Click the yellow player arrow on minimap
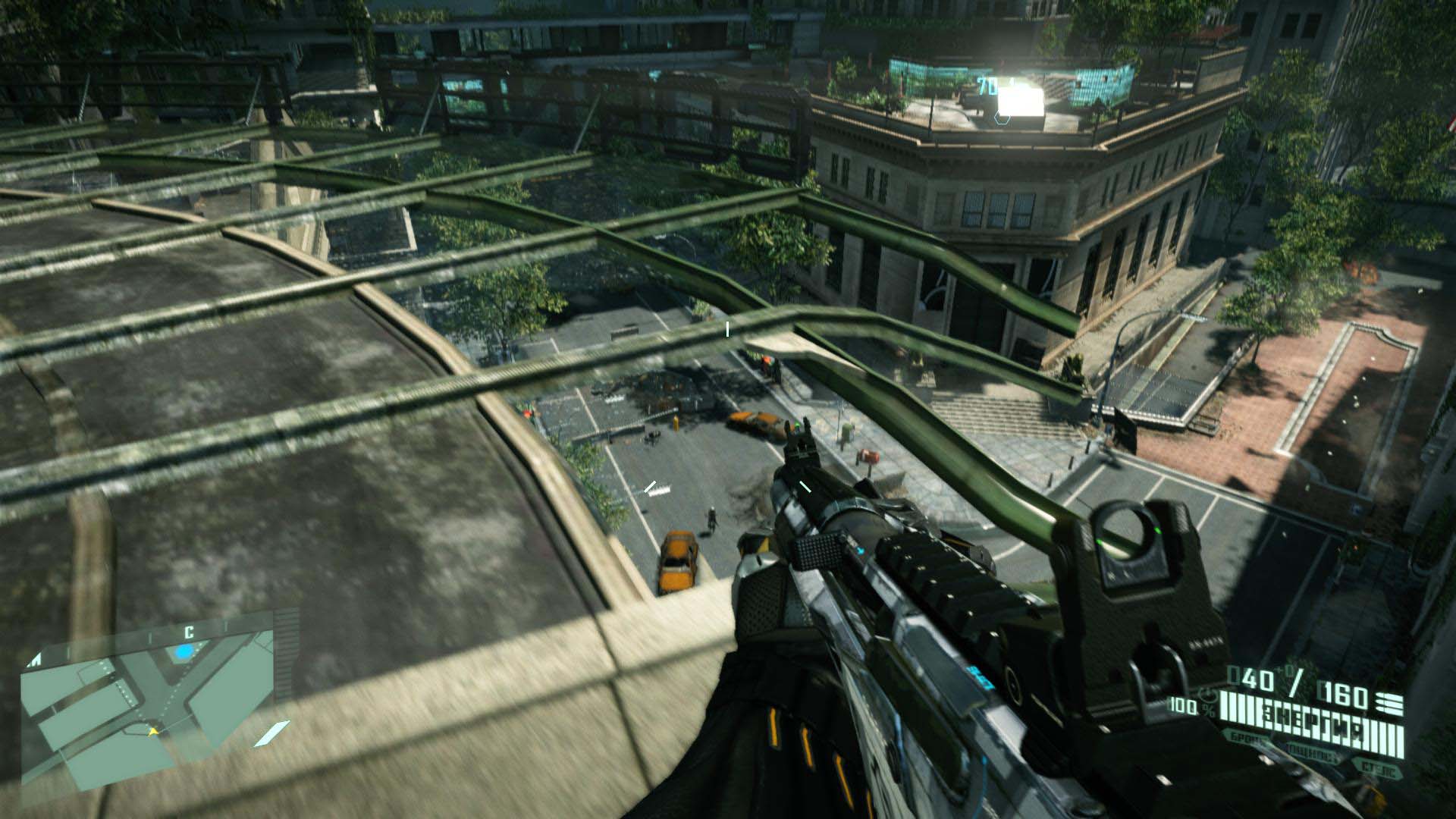The height and width of the screenshot is (819, 1456). 154,731
